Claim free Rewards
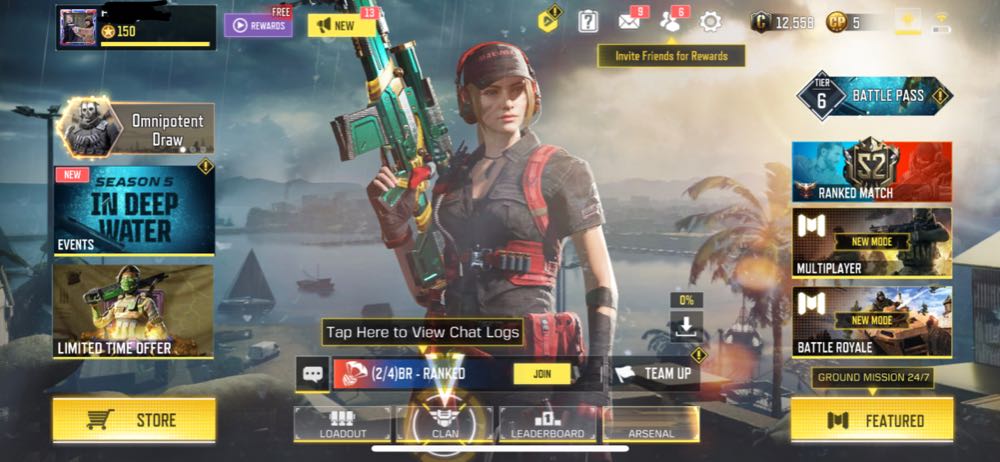This screenshot has width=1000, height=462. pos(257,25)
